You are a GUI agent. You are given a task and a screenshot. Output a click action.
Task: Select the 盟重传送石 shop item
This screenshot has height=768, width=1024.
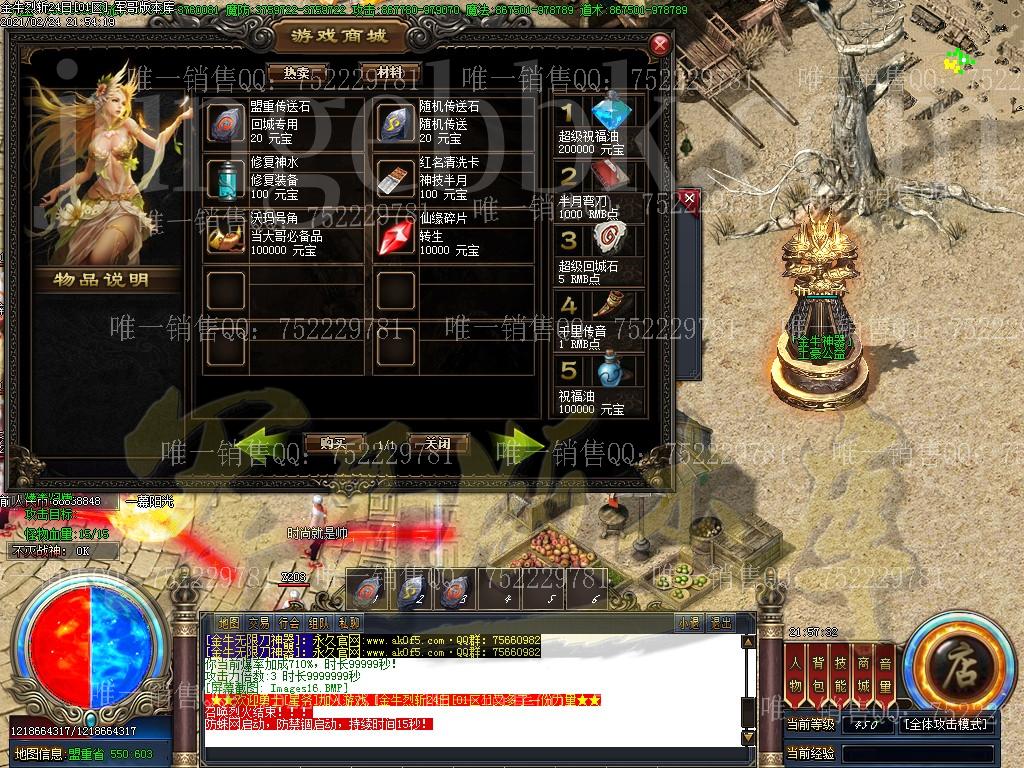[x=225, y=124]
